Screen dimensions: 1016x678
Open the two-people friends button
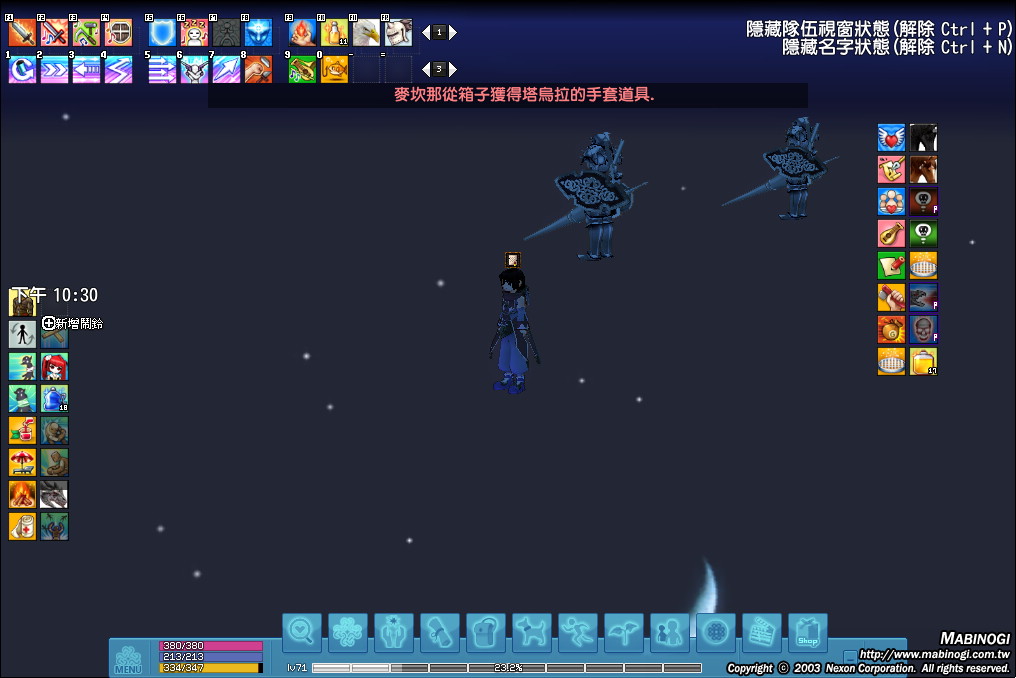coord(669,632)
